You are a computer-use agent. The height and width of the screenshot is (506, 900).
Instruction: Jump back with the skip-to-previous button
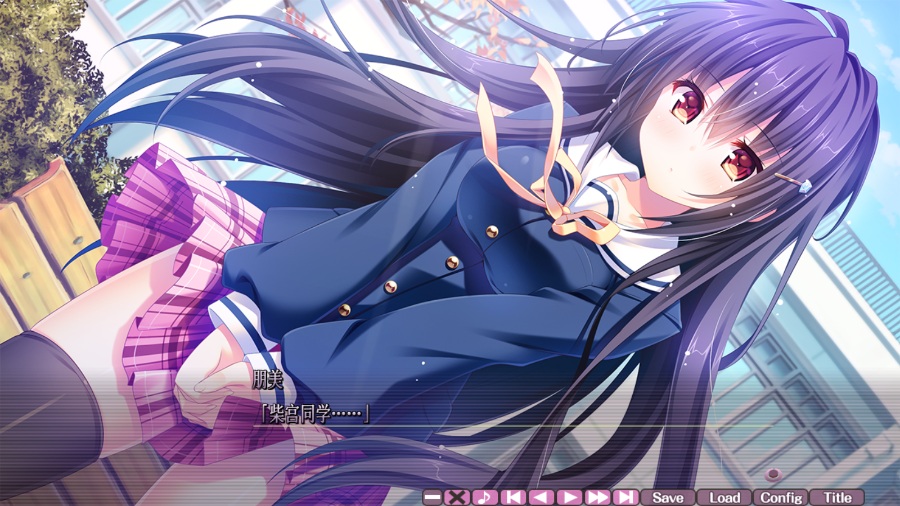click(x=513, y=497)
